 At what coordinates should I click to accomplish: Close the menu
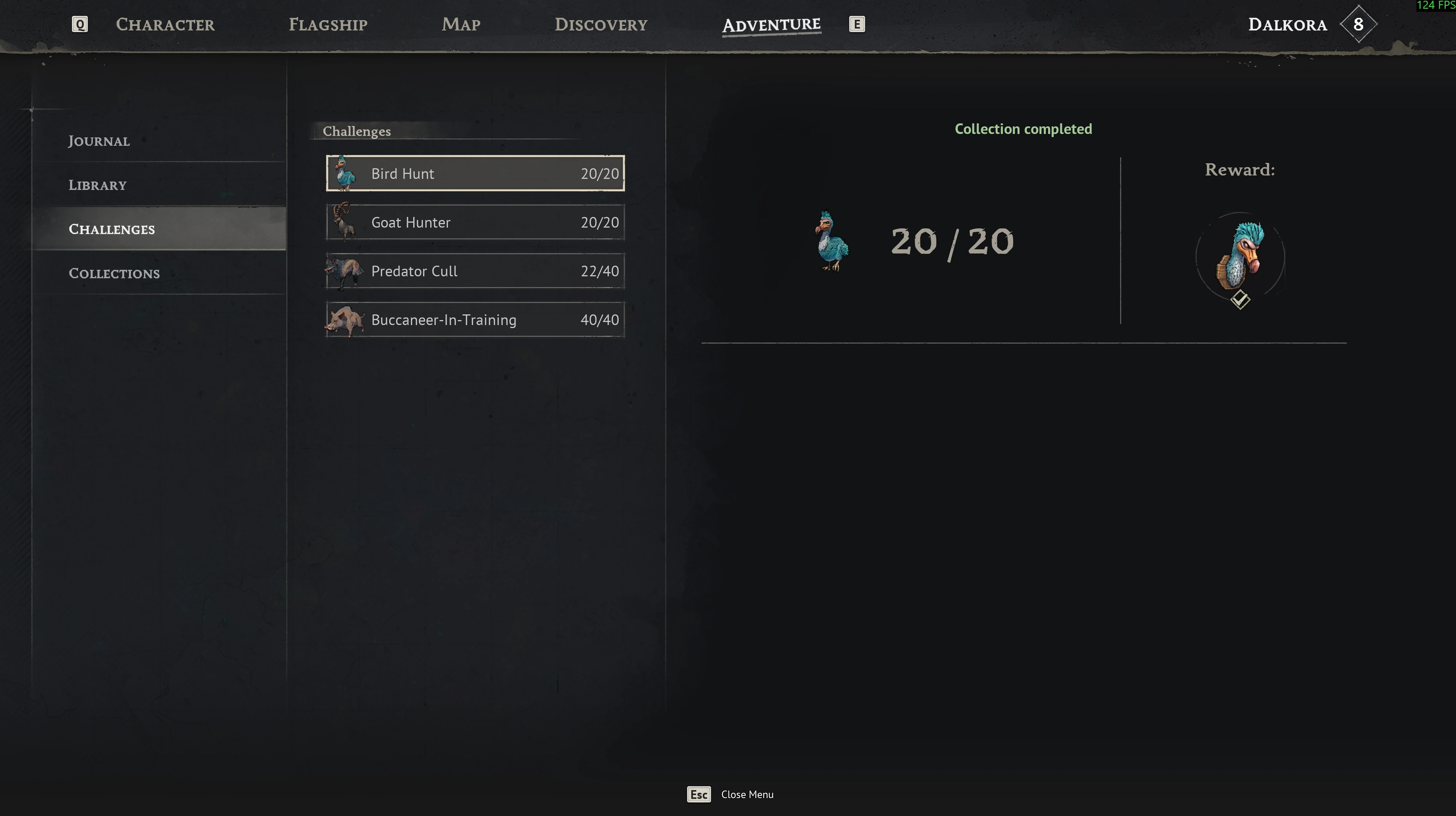(730, 794)
